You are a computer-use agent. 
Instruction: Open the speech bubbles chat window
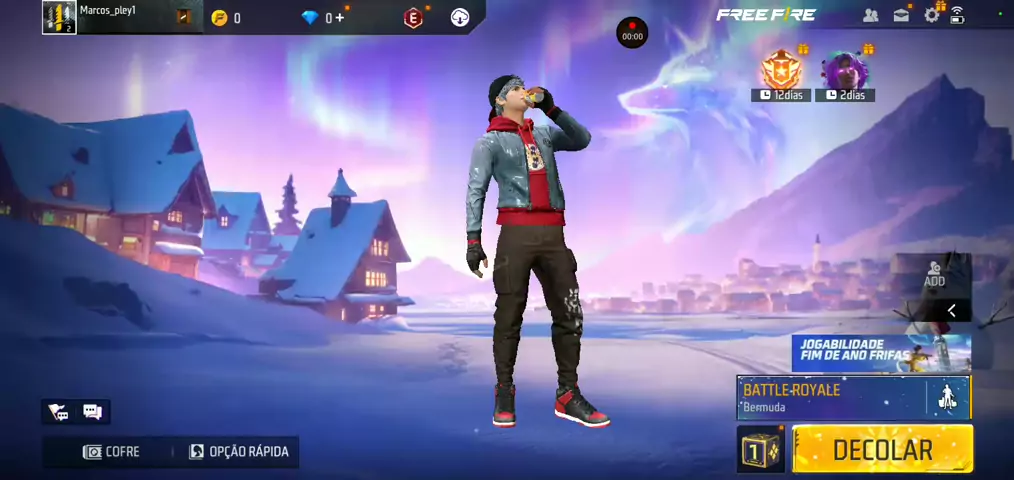[92, 412]
